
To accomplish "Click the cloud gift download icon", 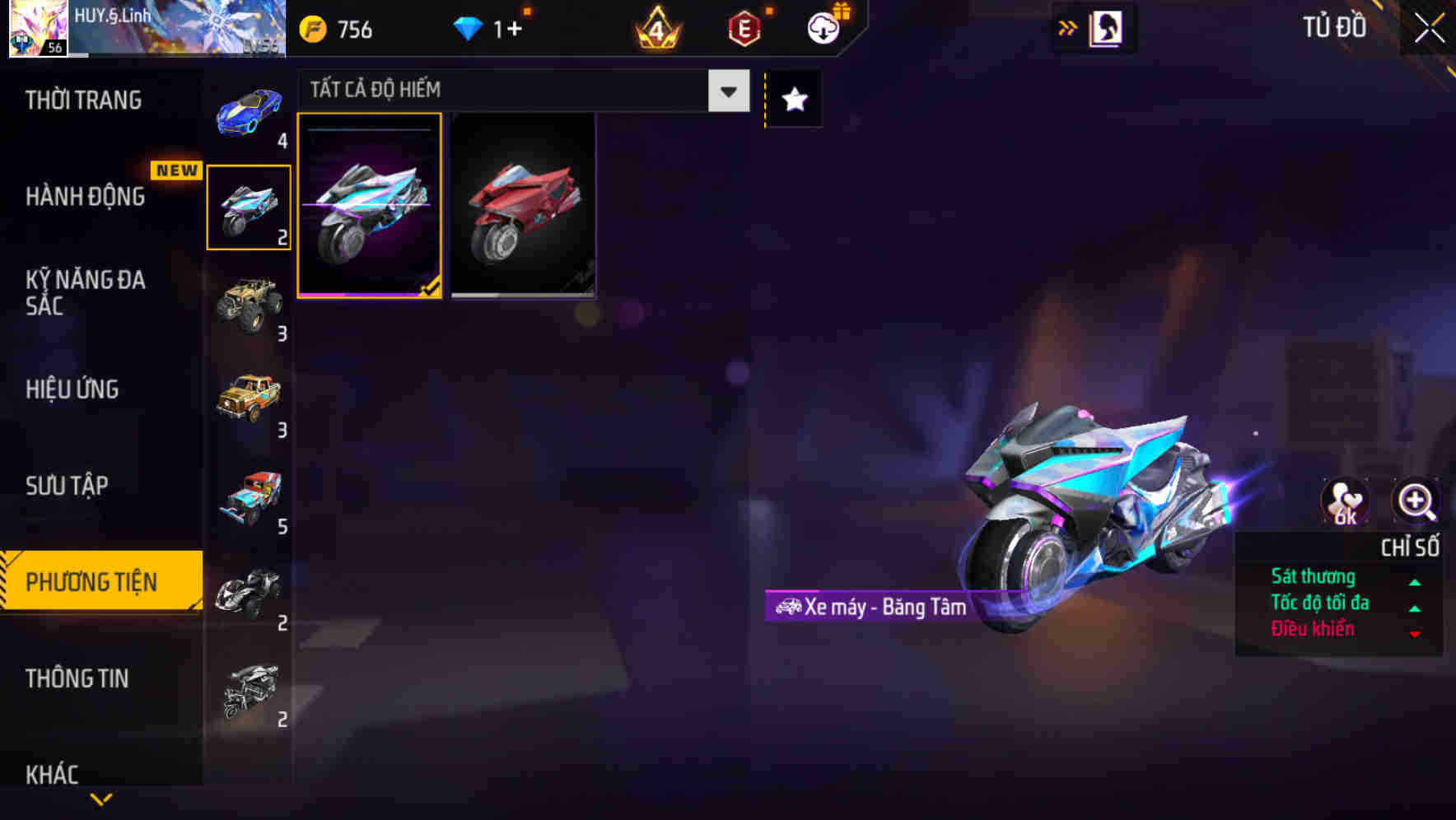I will 823,26.
